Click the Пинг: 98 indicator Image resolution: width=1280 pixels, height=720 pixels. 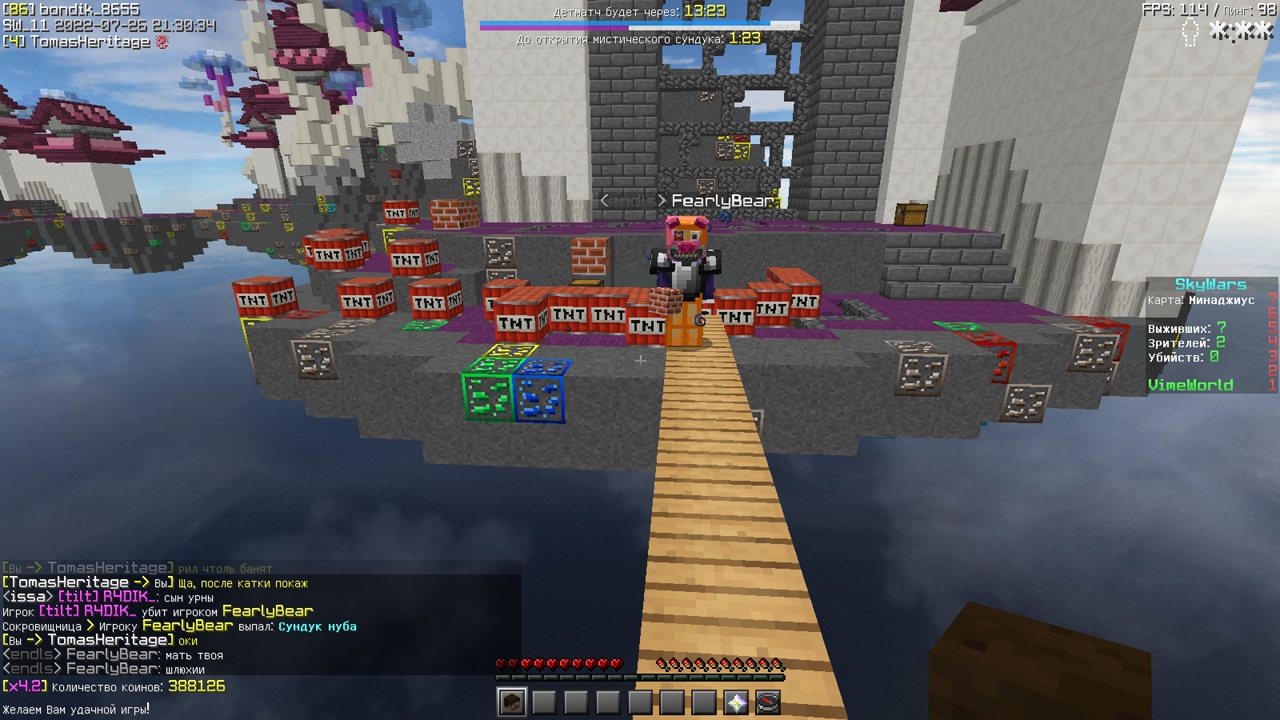[1247, 10]
